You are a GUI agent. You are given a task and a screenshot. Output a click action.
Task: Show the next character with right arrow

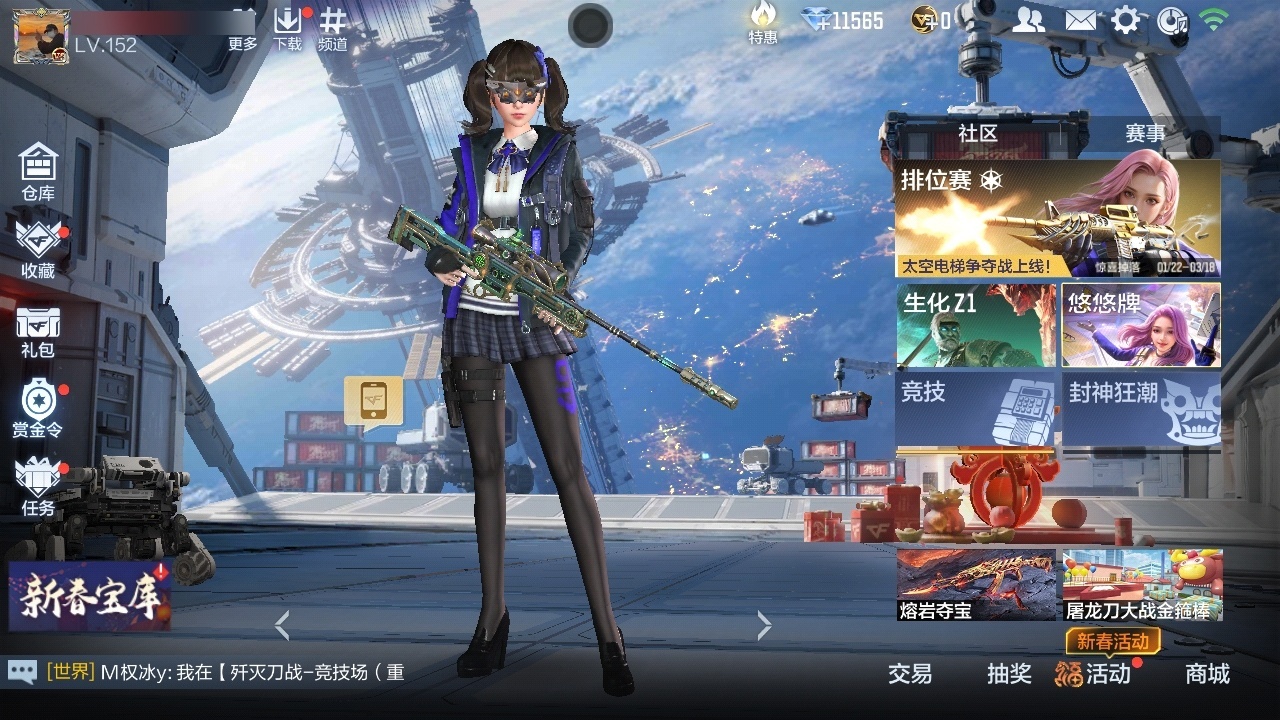pos(765,626)
